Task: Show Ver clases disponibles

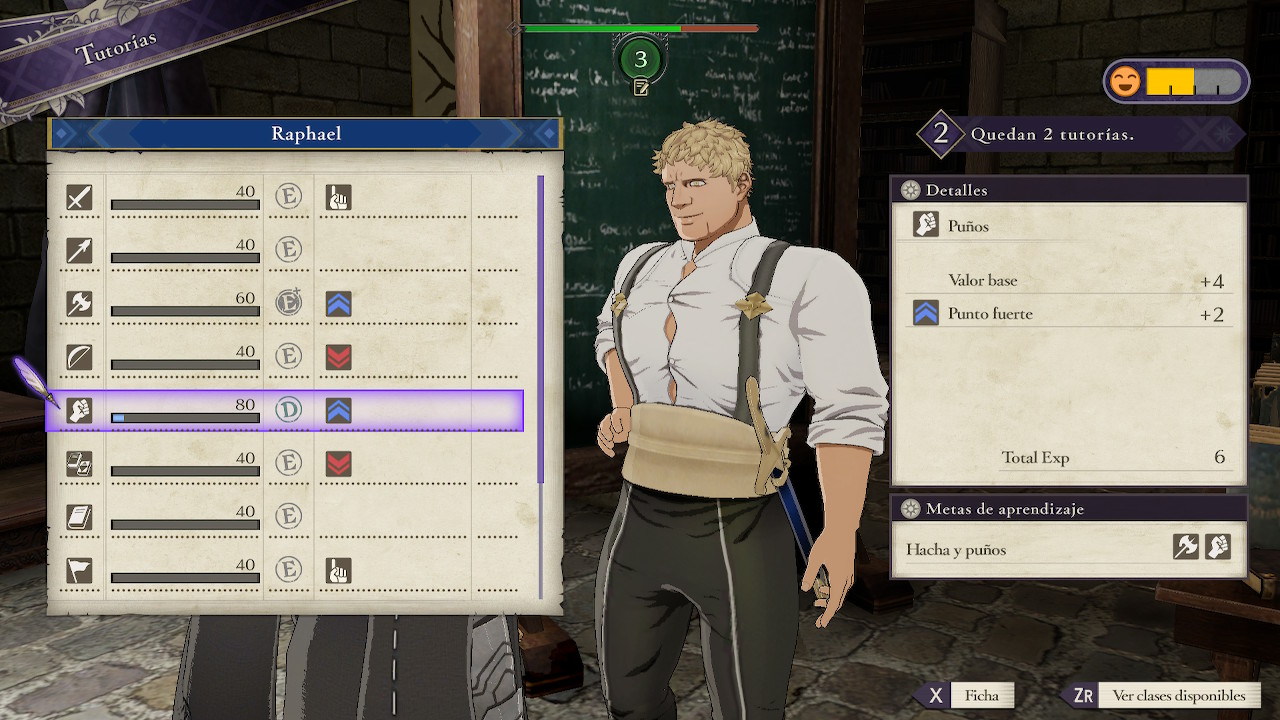Action: pos(1162,696)
